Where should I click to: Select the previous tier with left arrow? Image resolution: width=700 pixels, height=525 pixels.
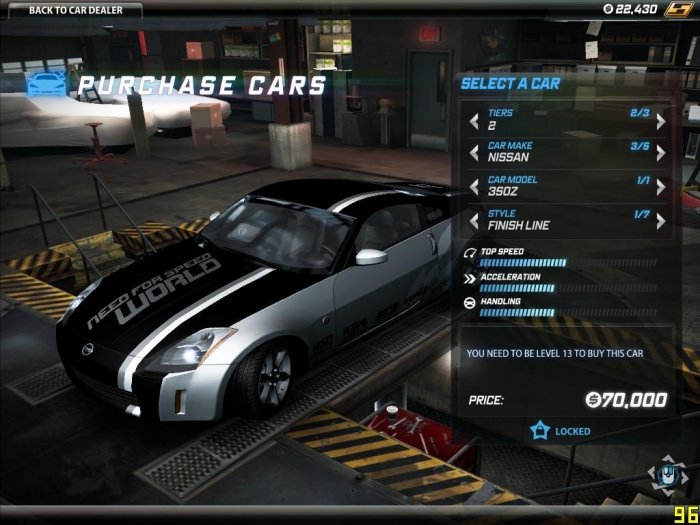[474, 121]
